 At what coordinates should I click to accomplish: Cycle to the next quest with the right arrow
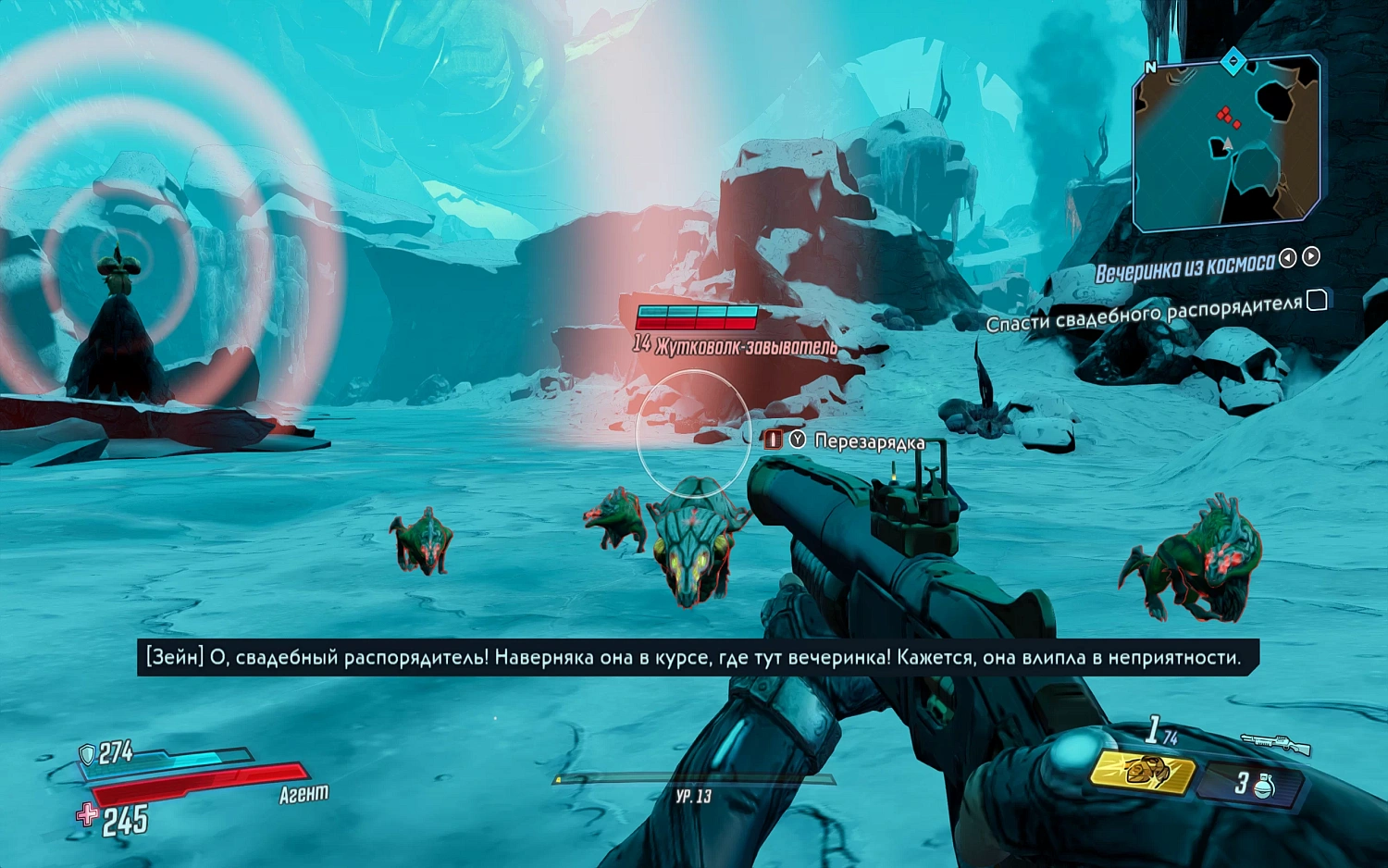pyautogui.click(x=1309, y=258)
